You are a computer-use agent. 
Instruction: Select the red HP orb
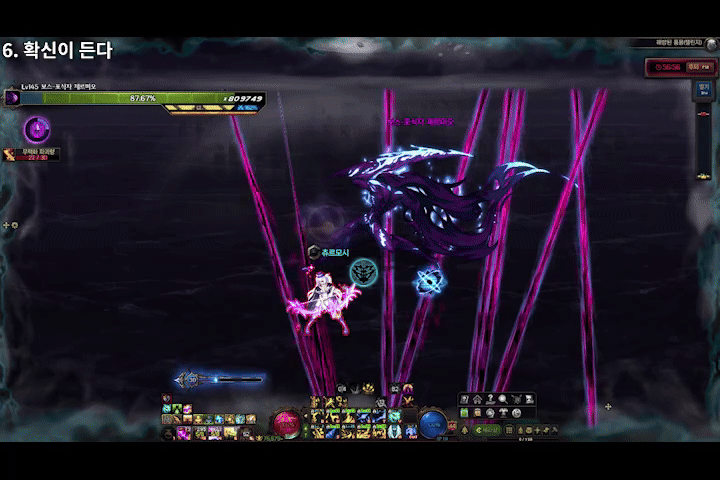pyautogui.click(x=287, y=423)
